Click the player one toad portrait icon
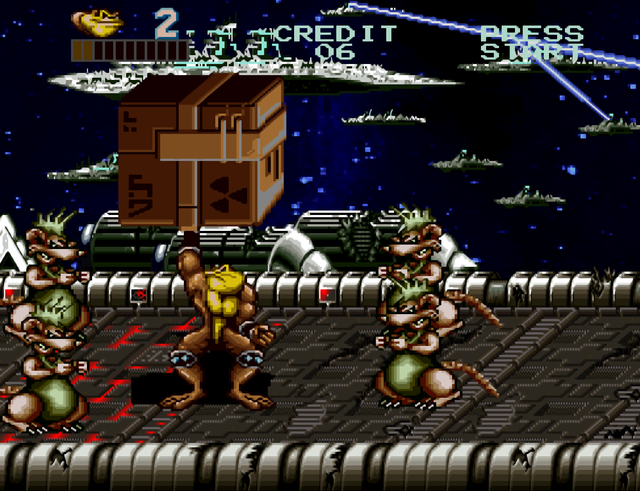640x491 pixels. [96, 21]
